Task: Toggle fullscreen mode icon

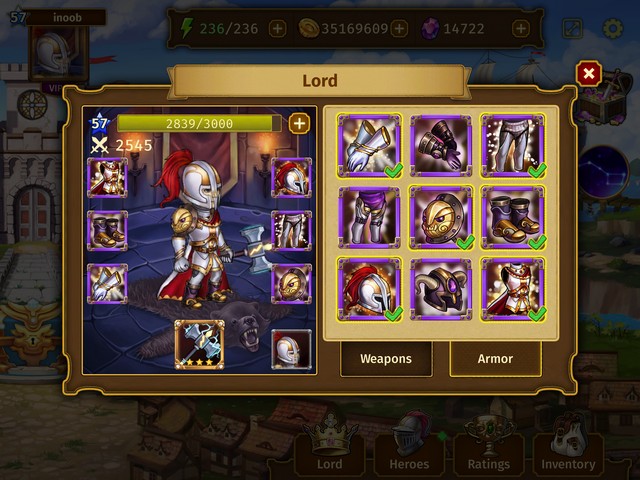Action: click(x=573, y=28)
